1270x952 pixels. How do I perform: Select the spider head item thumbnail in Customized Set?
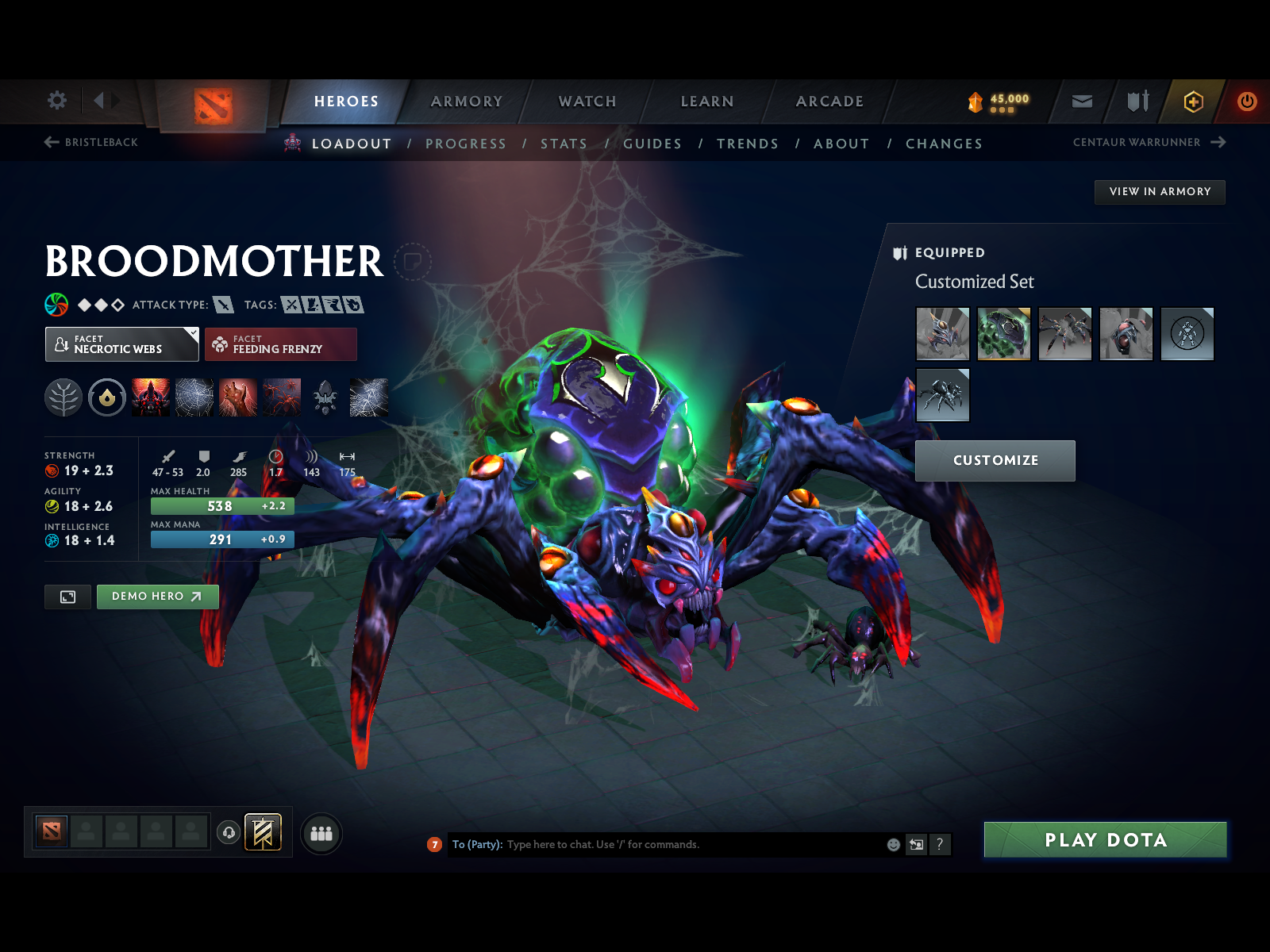(x=942, y=335)
